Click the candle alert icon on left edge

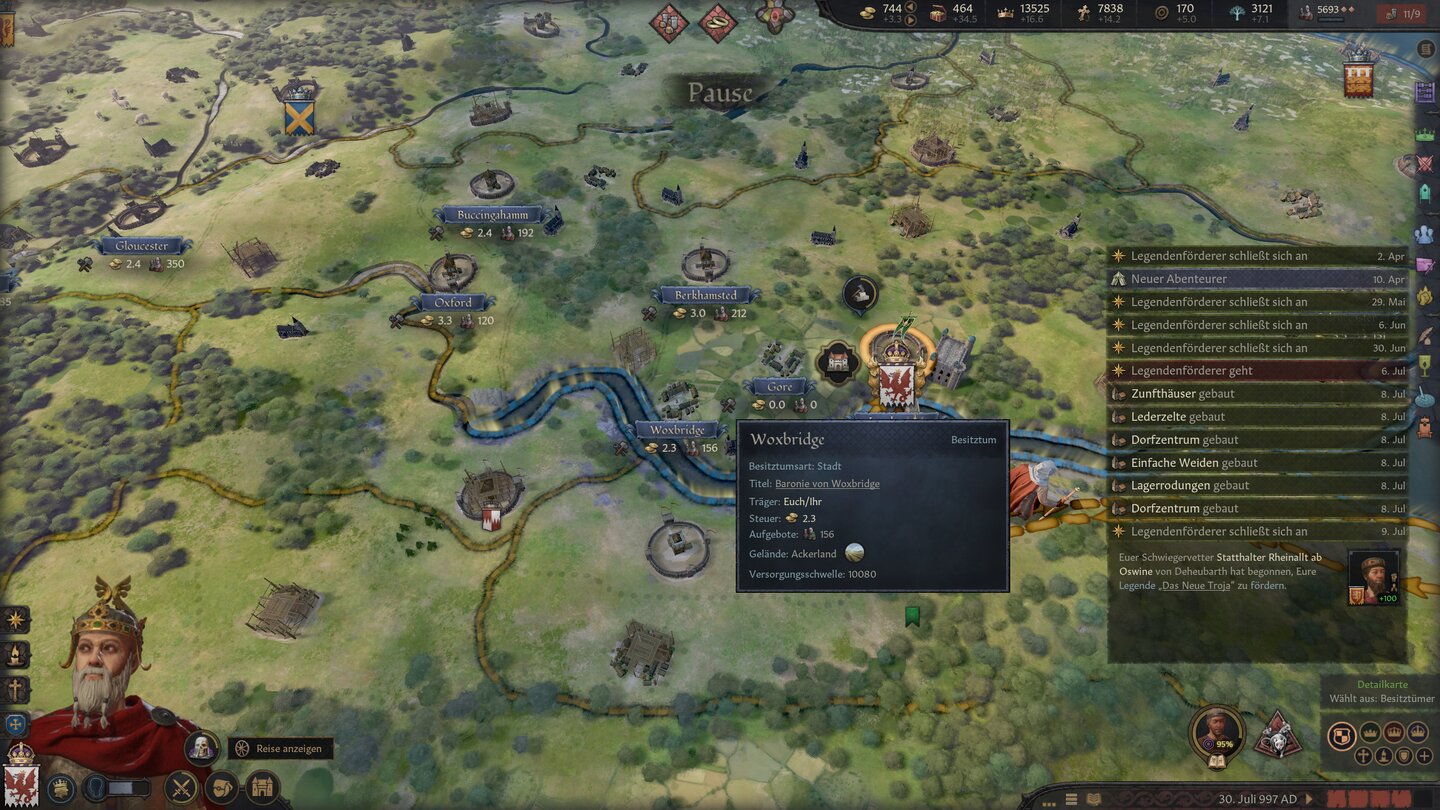(14, 654)
